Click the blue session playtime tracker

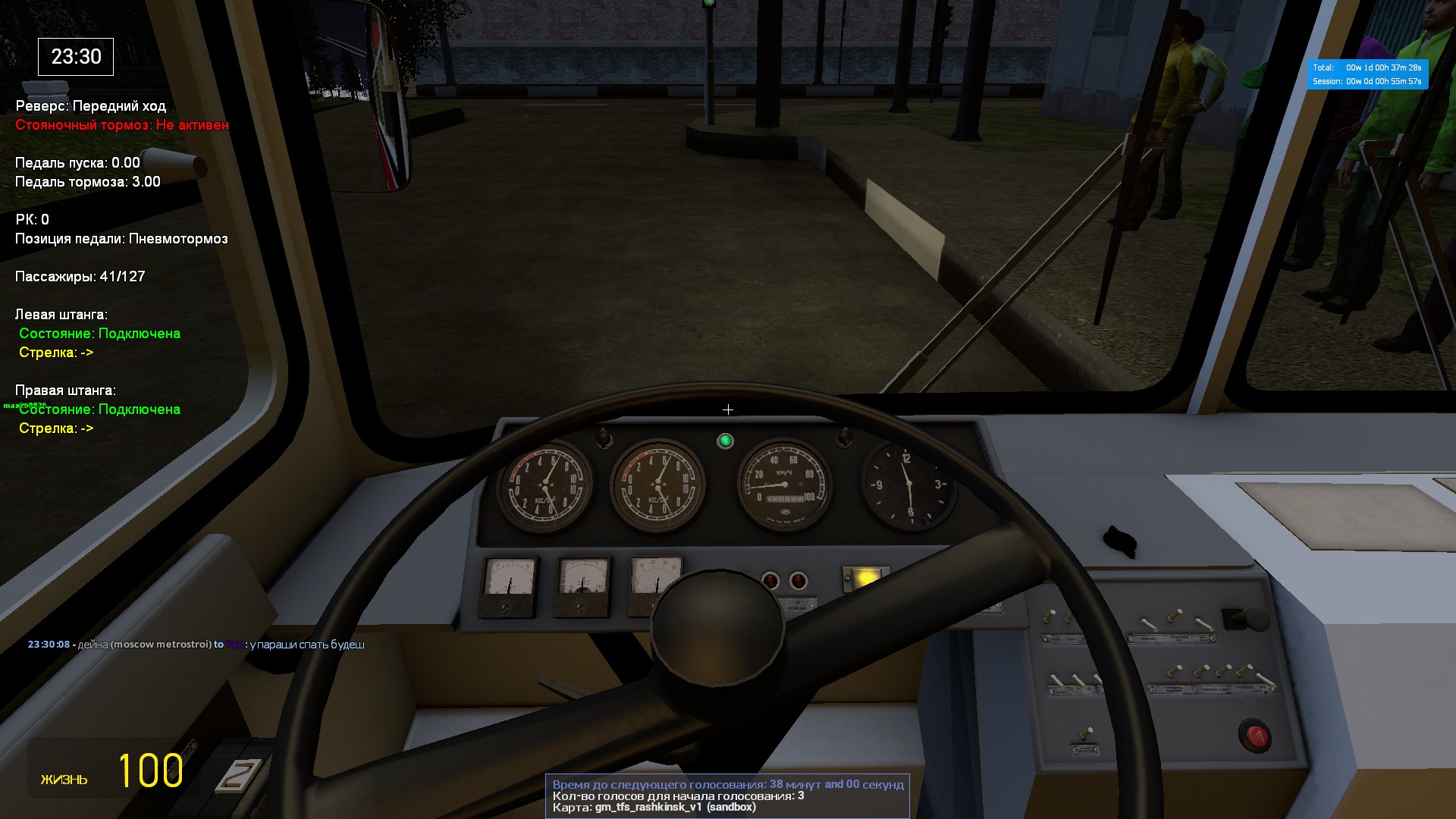click(1367, 74)
